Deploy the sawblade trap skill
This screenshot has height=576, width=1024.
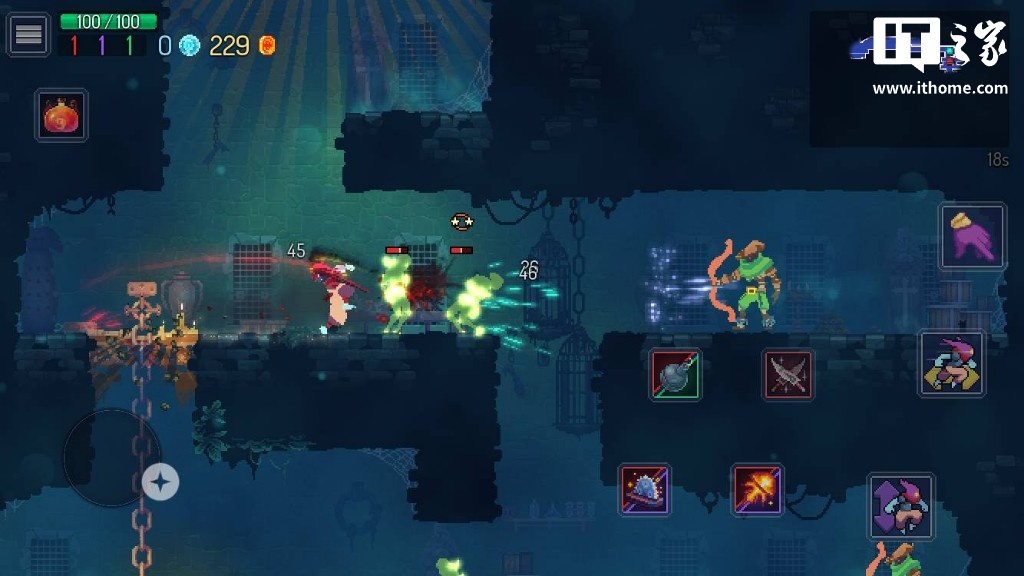point(644,489)
